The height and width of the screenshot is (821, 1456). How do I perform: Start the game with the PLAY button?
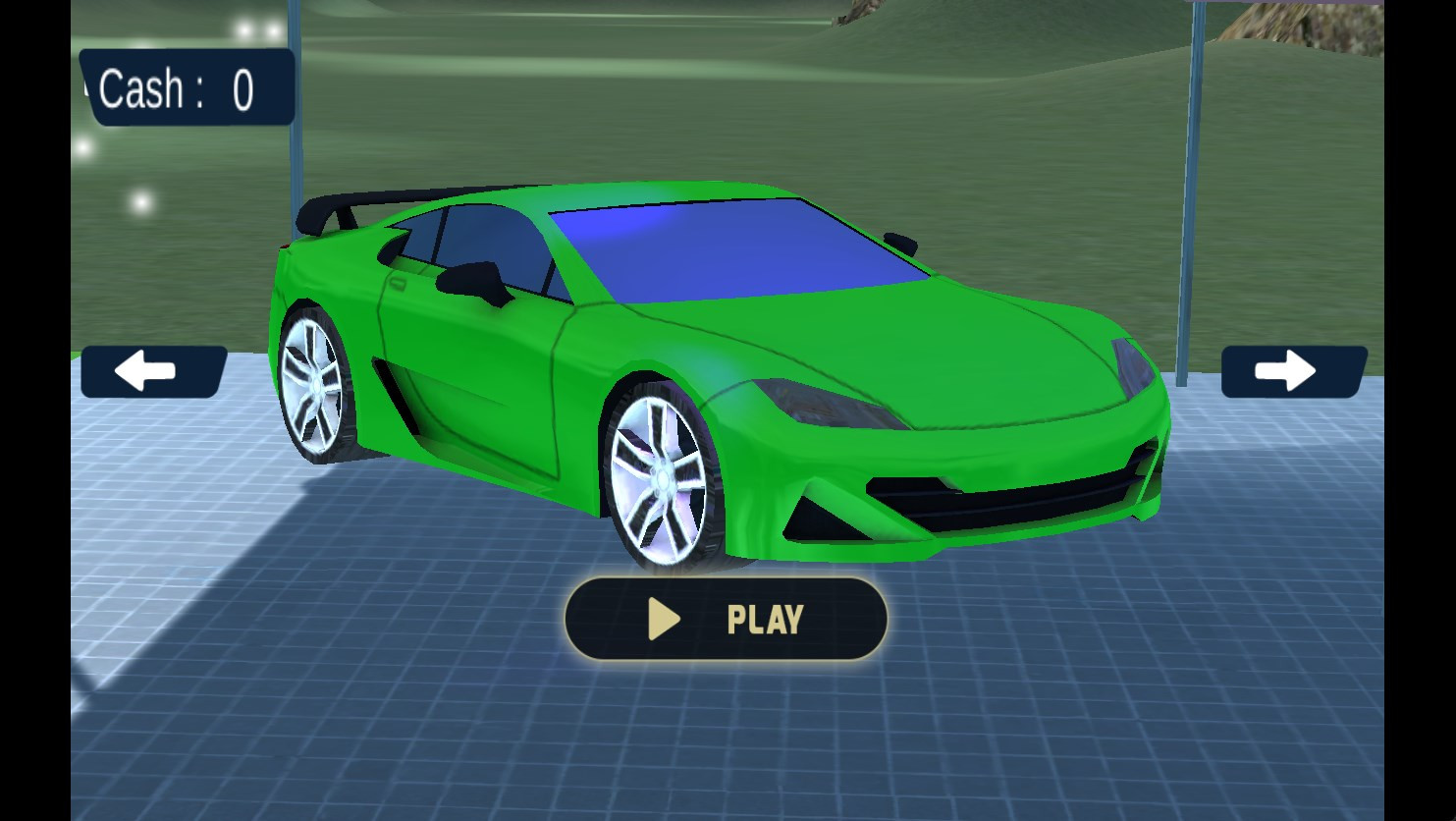click(726, 619)
